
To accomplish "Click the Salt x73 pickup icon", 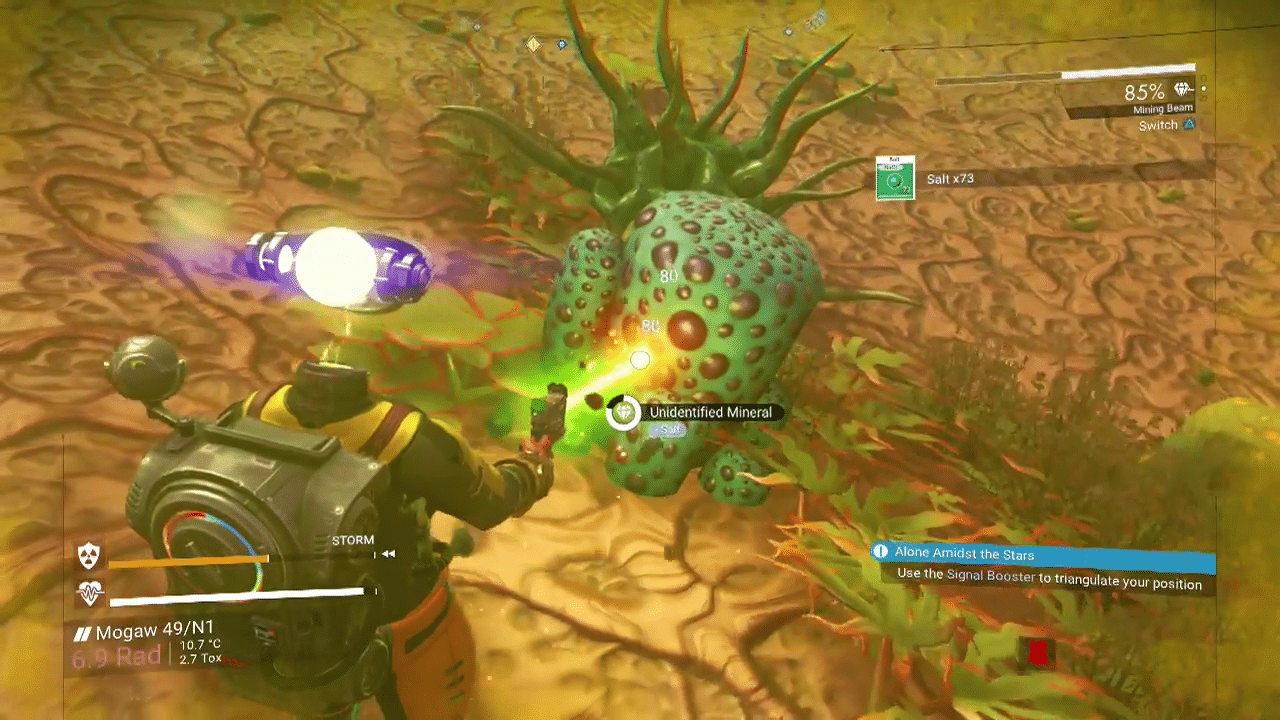I will (x=895, y=178).
